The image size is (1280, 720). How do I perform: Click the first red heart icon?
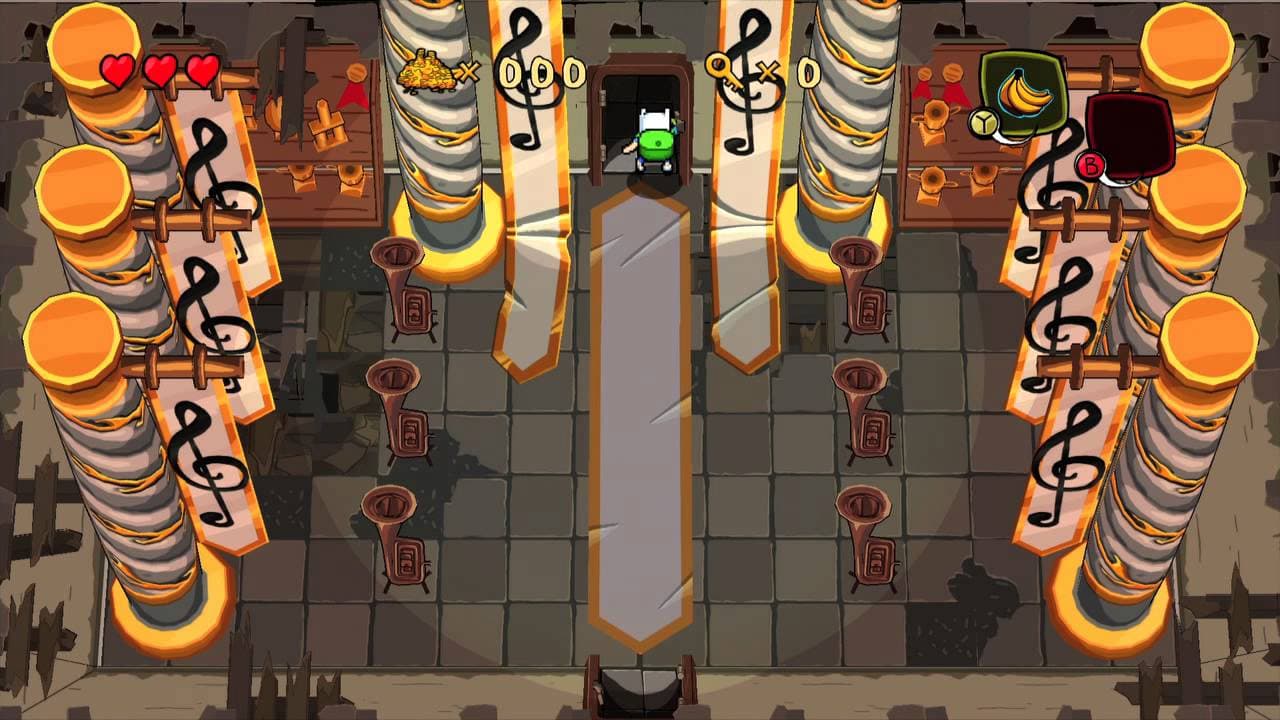tap(118, 71)
